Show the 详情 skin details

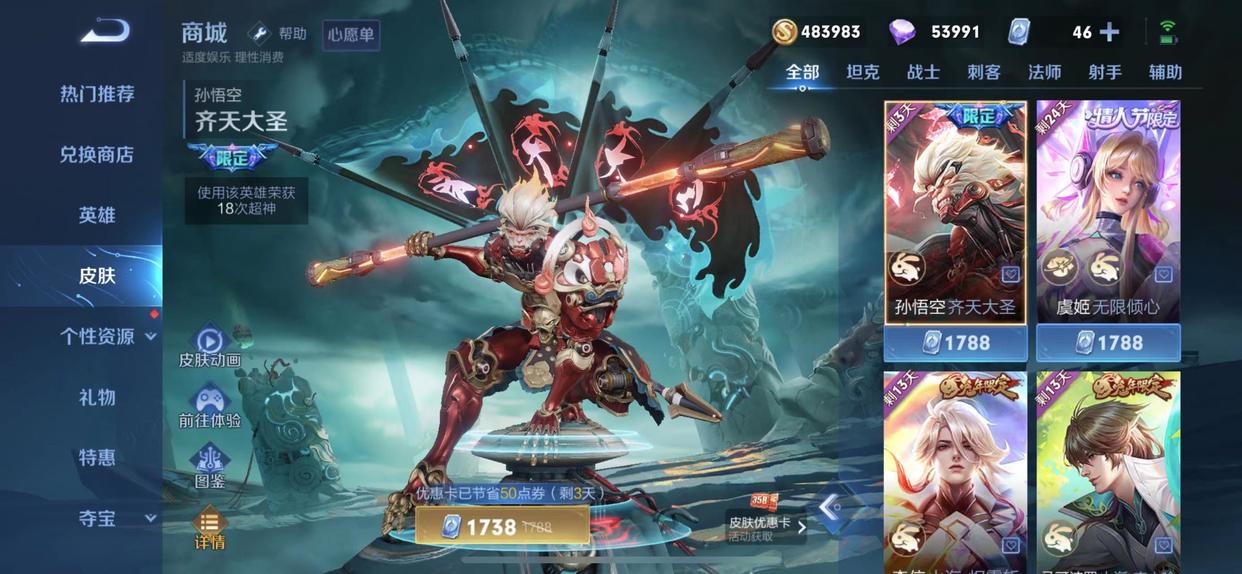coord(210,529)
